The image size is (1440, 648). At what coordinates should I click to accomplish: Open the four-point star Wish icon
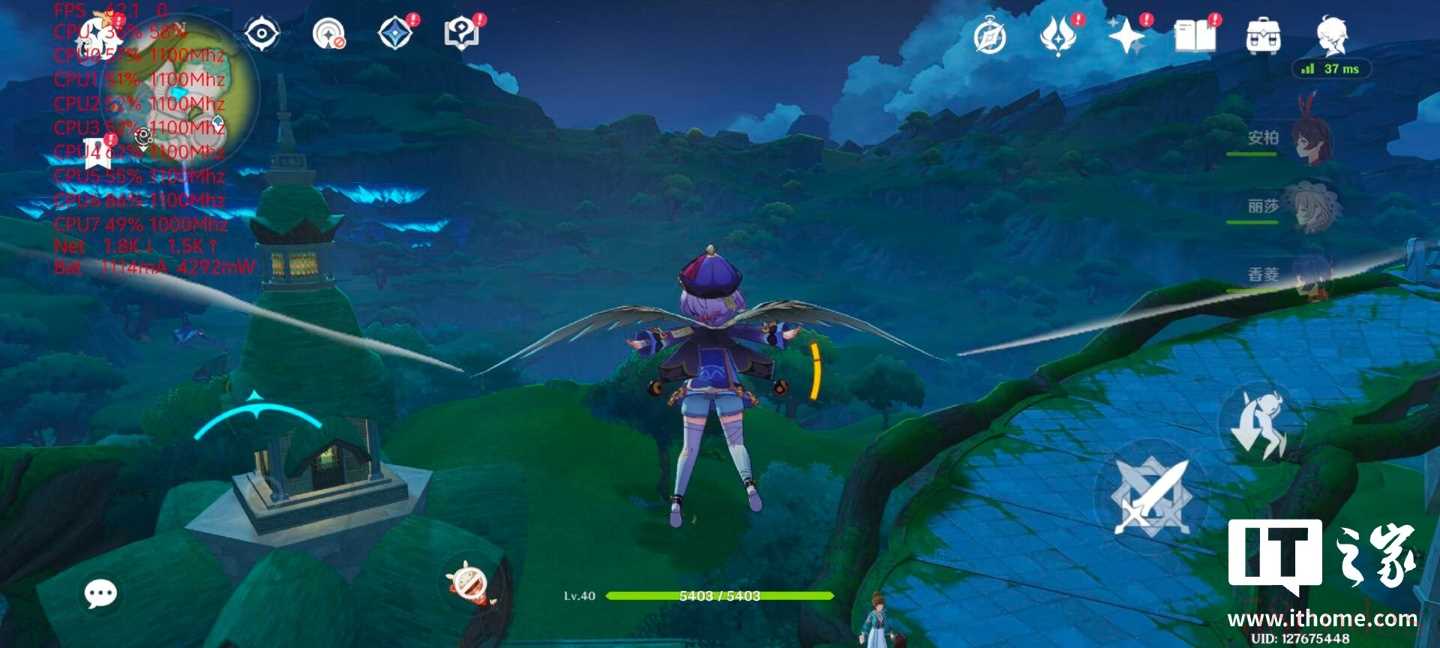pos(1126,37)
